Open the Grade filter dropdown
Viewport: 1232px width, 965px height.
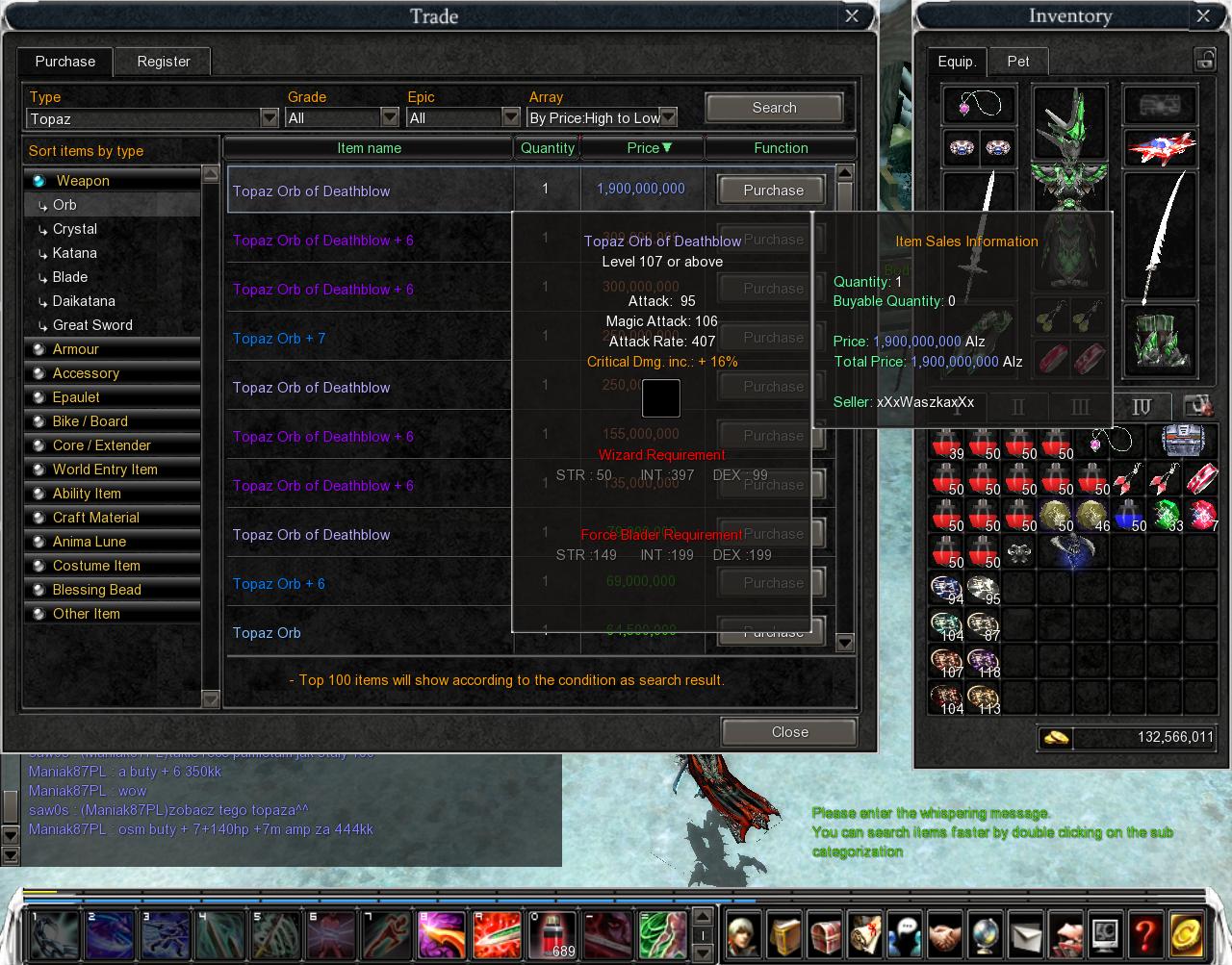tap(390, 117)
